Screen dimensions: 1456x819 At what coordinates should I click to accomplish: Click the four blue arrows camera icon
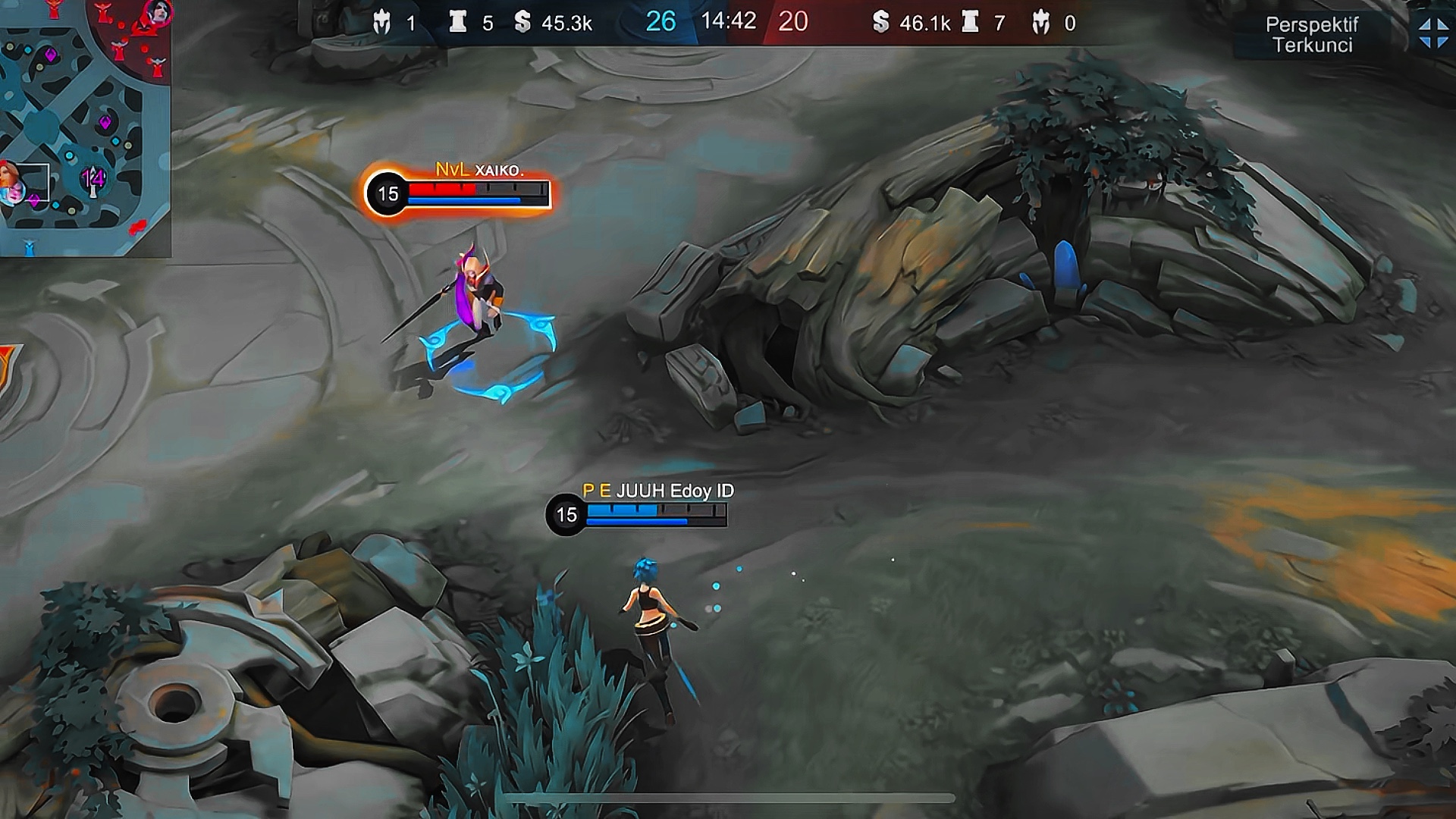(1432, 33)
